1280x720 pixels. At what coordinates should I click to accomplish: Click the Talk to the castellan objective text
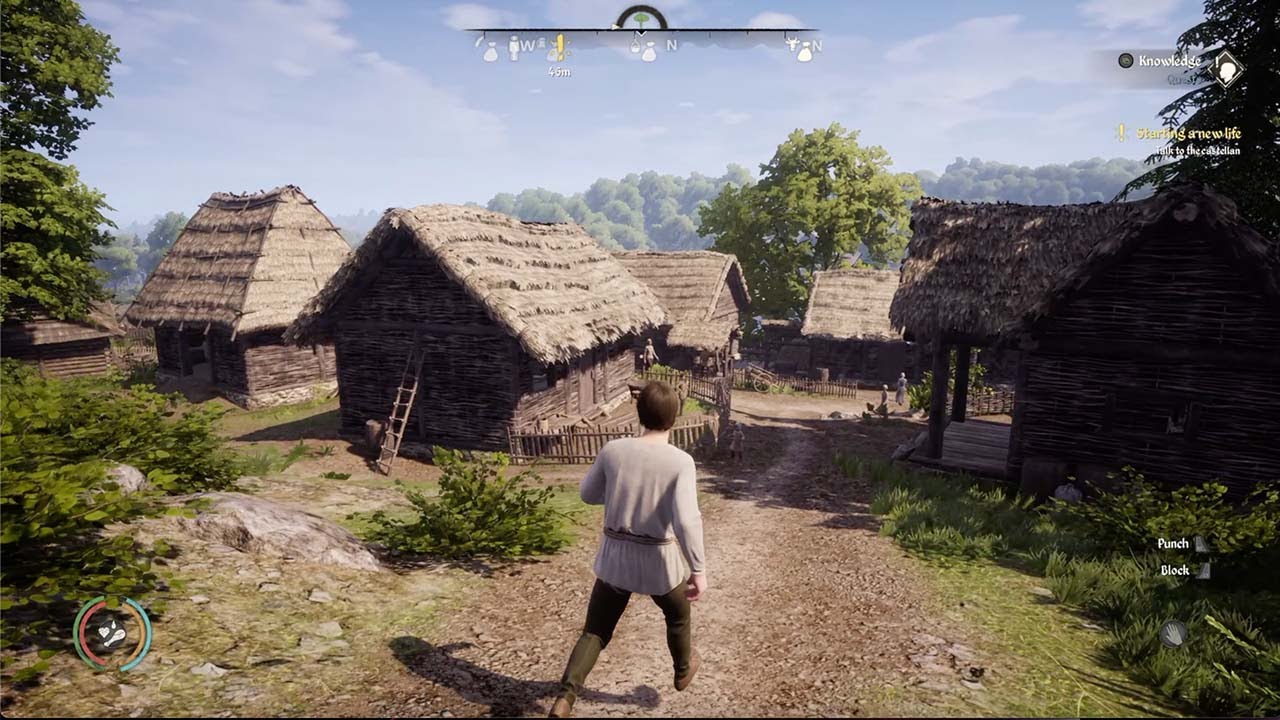(1198, 151)
